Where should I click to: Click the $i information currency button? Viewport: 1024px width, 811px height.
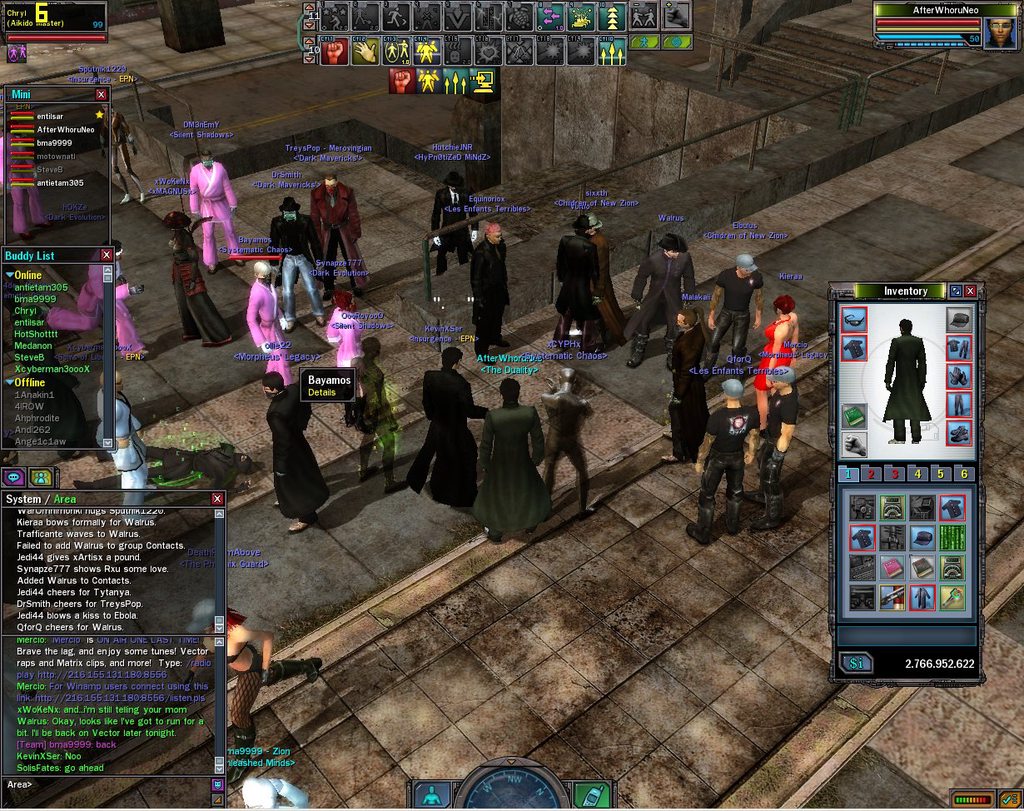(x=855, y=662)
